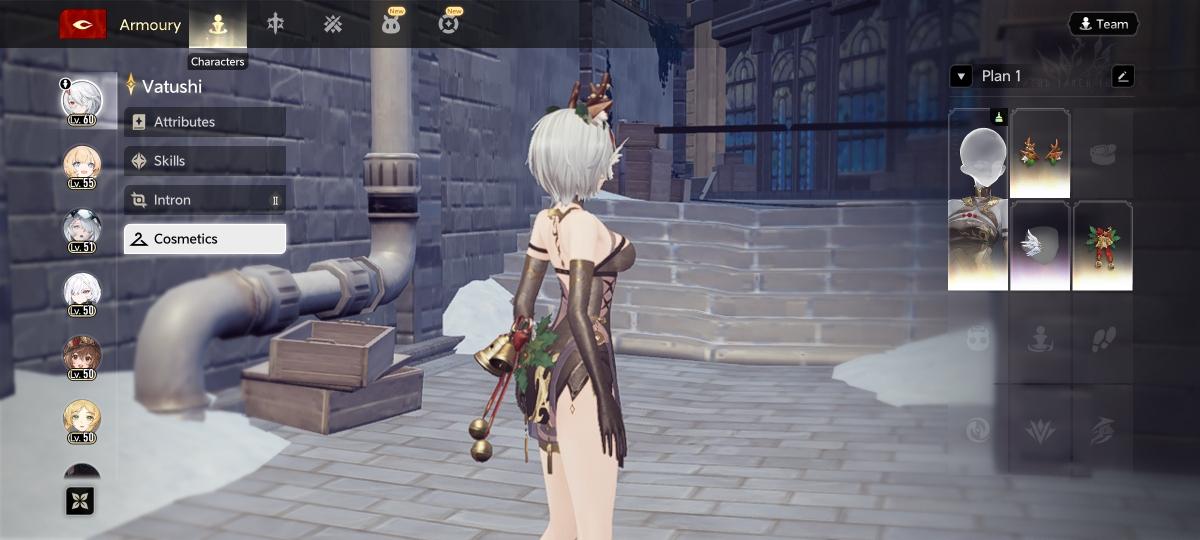Expand the Plan 1 dropdown arrow
The width and height of the screenshot is (1200, 540).
coord(961,76)
